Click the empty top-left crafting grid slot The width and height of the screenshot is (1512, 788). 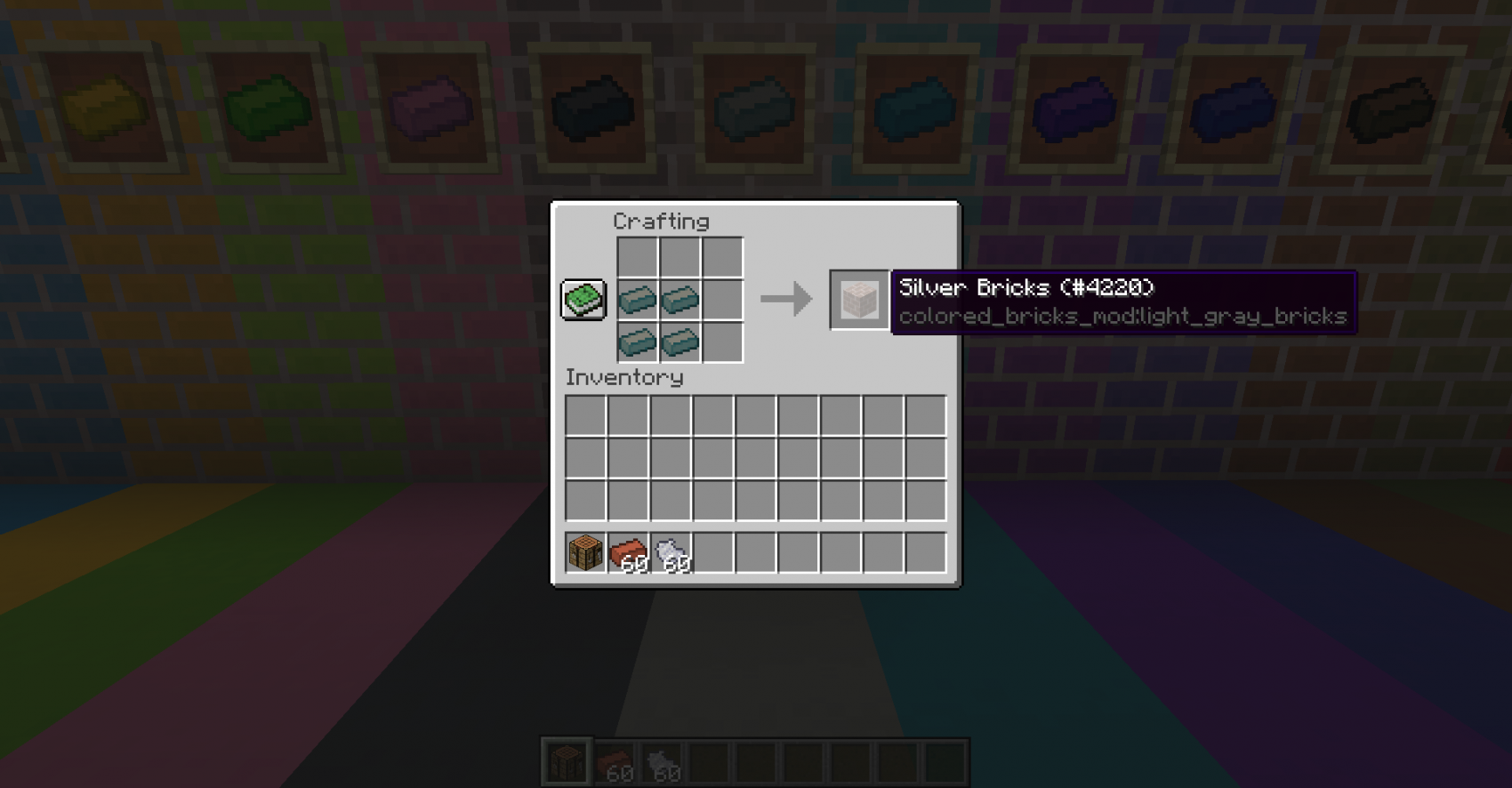tap(637, 258)
